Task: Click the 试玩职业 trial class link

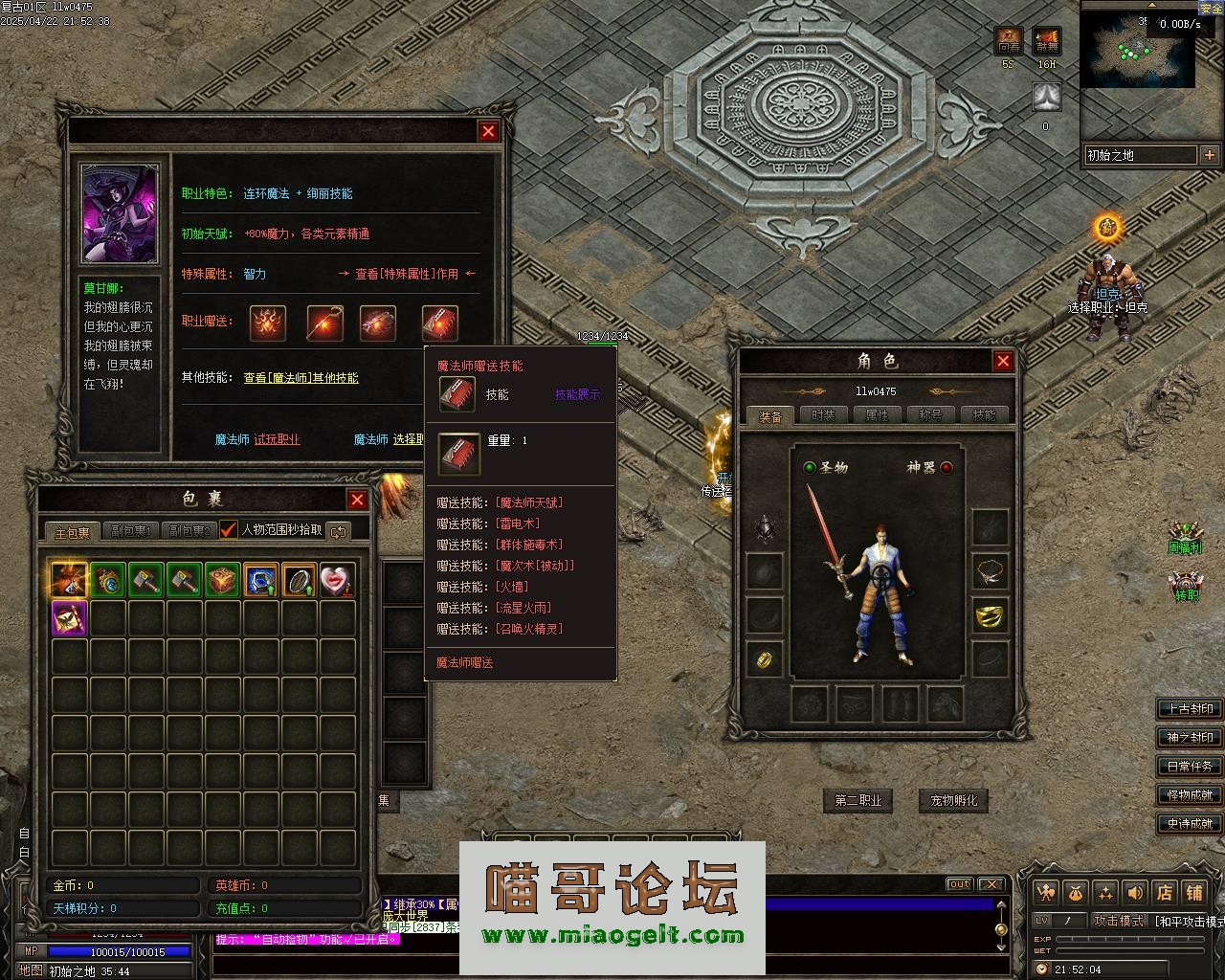Action: point(277,439)
